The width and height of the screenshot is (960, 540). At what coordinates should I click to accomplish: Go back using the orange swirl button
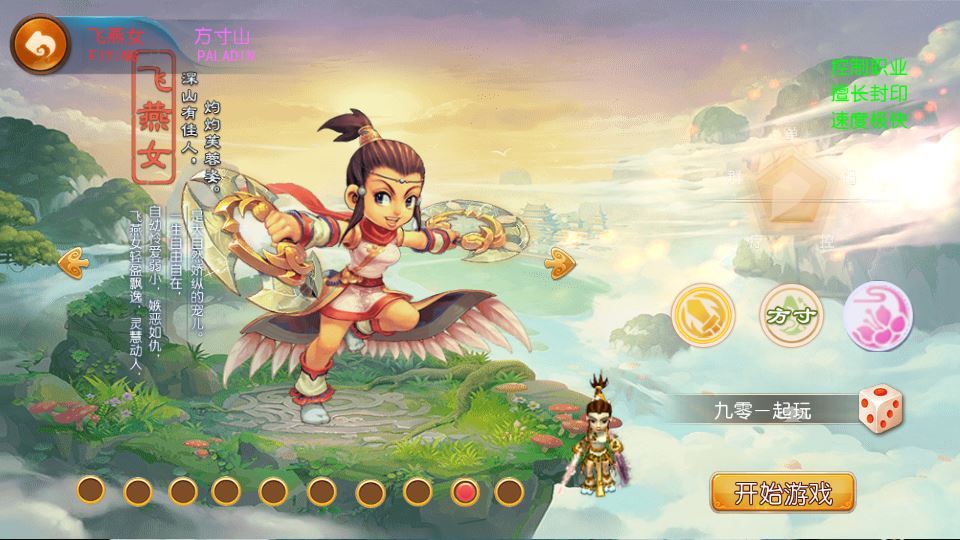click(39, 42)
